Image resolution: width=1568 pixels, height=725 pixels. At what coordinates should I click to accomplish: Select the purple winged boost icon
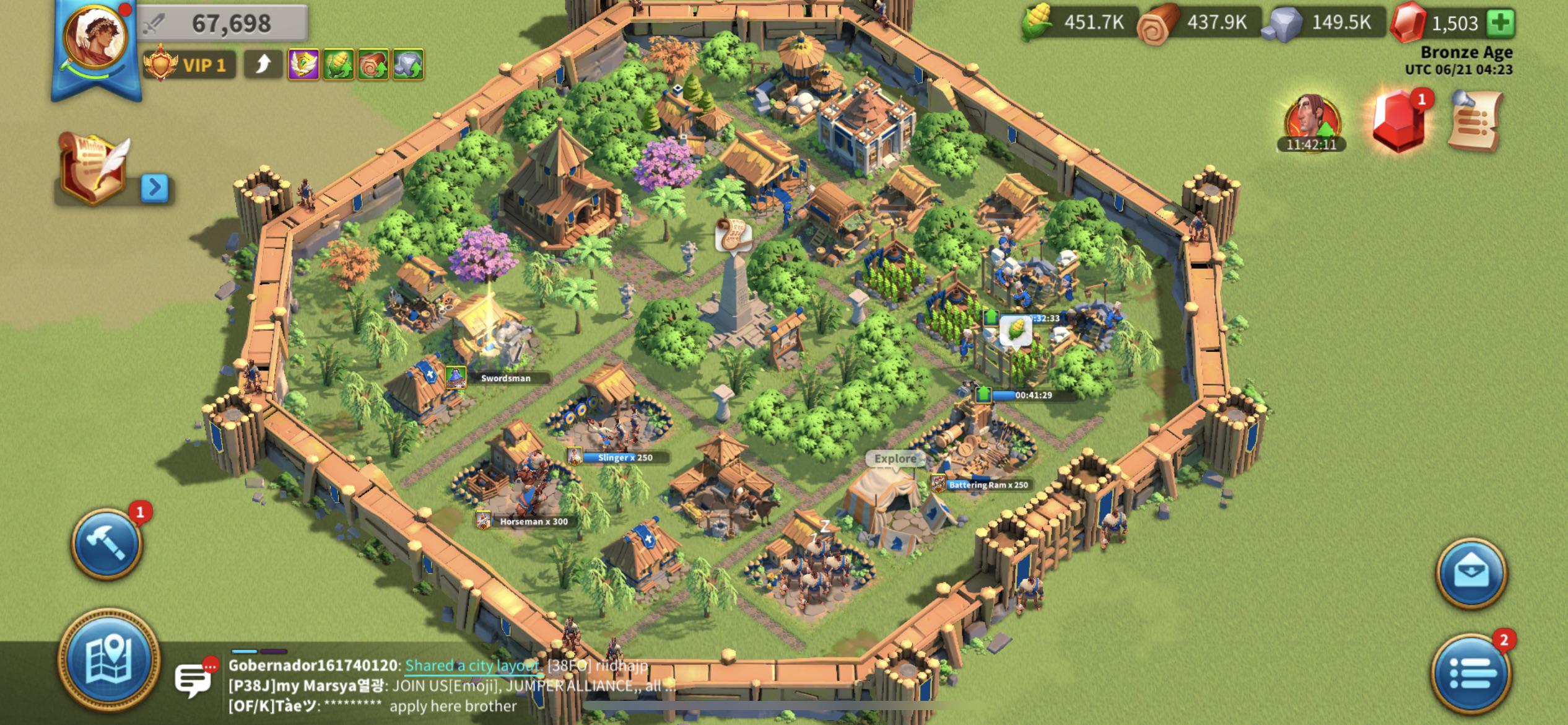point(303,64)
